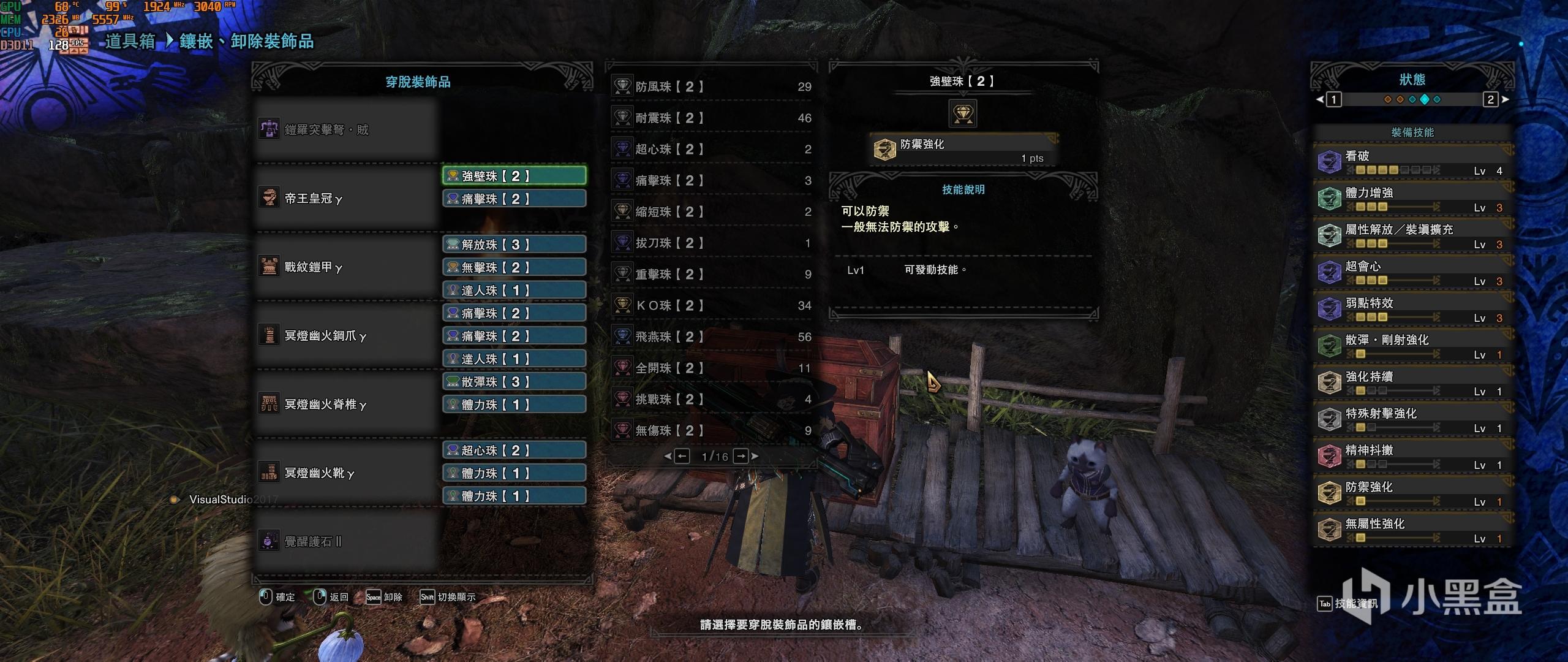Select the 覺醒護石 II charm row
The height and width of the screenshot is (662, 1568).
pos(346,541)
